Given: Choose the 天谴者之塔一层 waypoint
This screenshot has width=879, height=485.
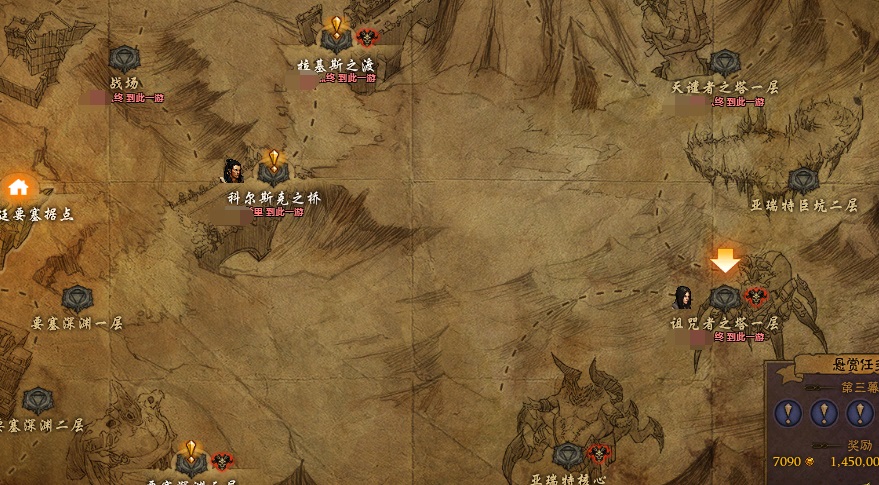Looking at the screenshot, I should pyautogui.click(x=724, y=62).
